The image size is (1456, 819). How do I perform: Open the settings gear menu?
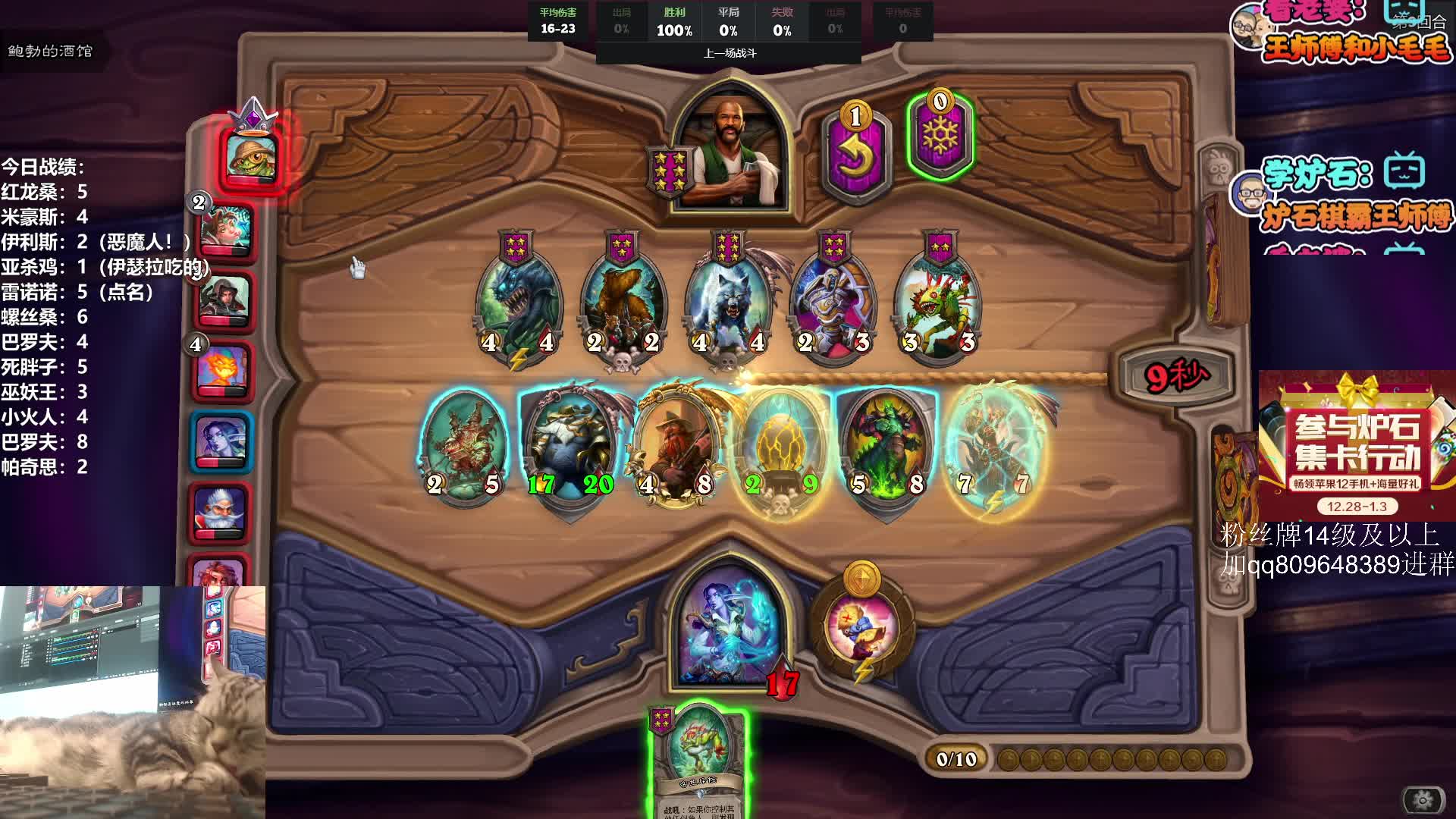point(1423,799)
